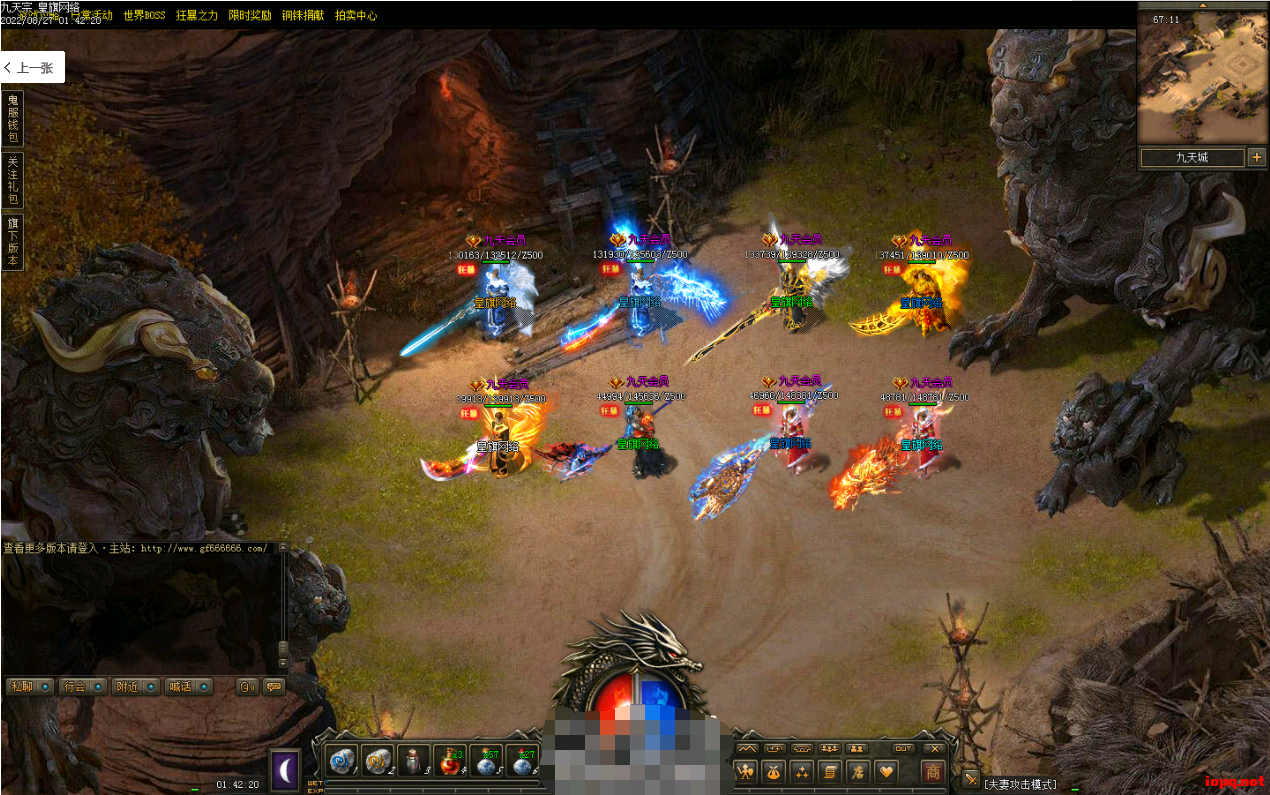Open the 鬼服钱包 side tab

click(13, 119)
